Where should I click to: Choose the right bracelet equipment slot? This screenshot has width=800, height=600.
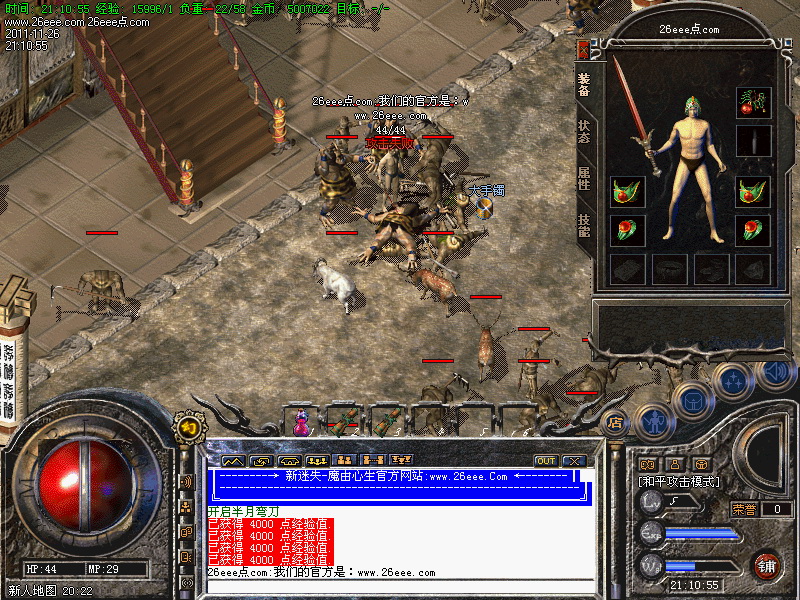click(x=753, y=191)
